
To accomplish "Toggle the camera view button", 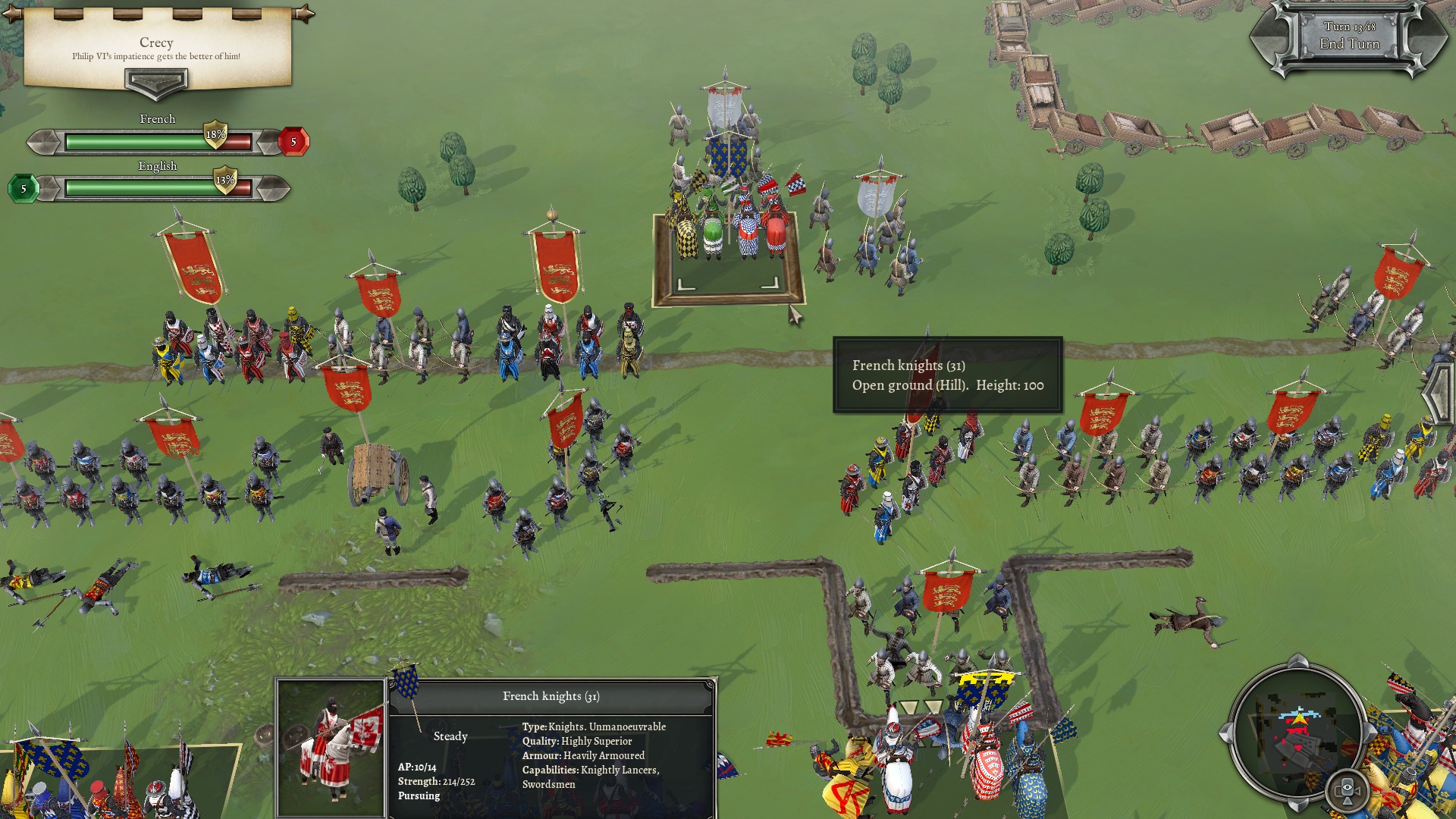I will [1348, 790].
